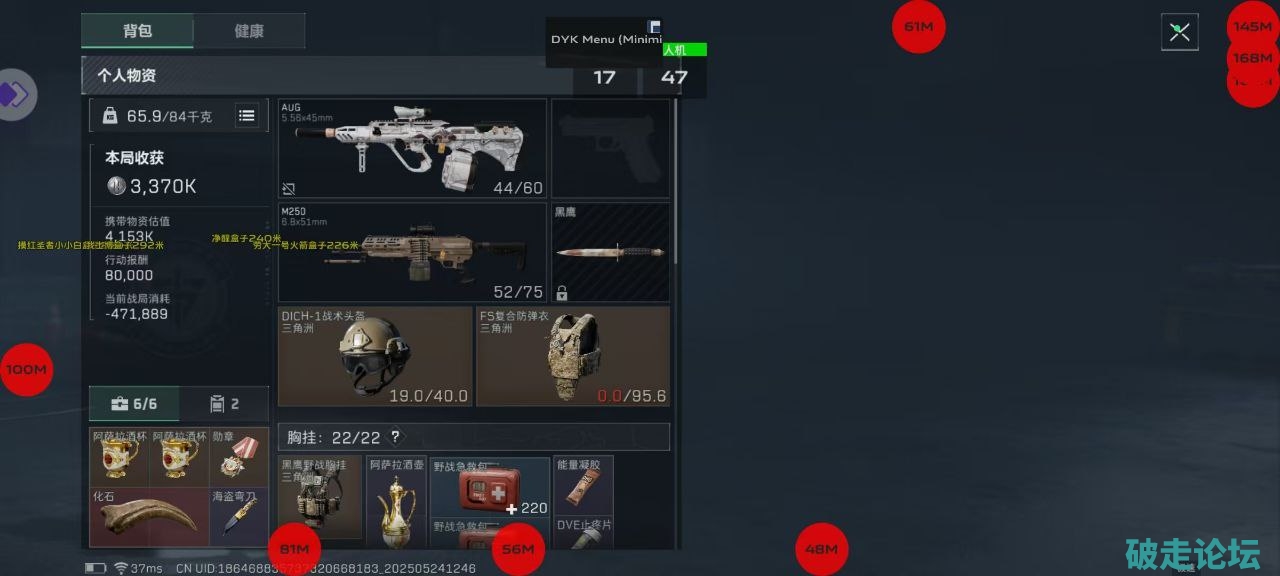Close the inventory with the crossed-swords button
1280x576 pixels.
[1179, 32]
